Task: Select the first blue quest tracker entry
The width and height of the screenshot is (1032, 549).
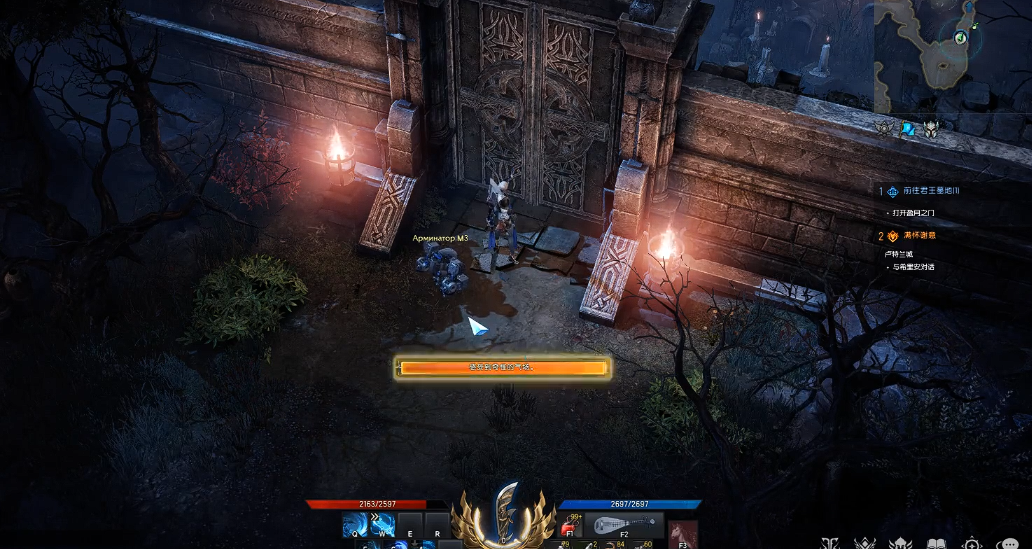Action: [930, 190]
